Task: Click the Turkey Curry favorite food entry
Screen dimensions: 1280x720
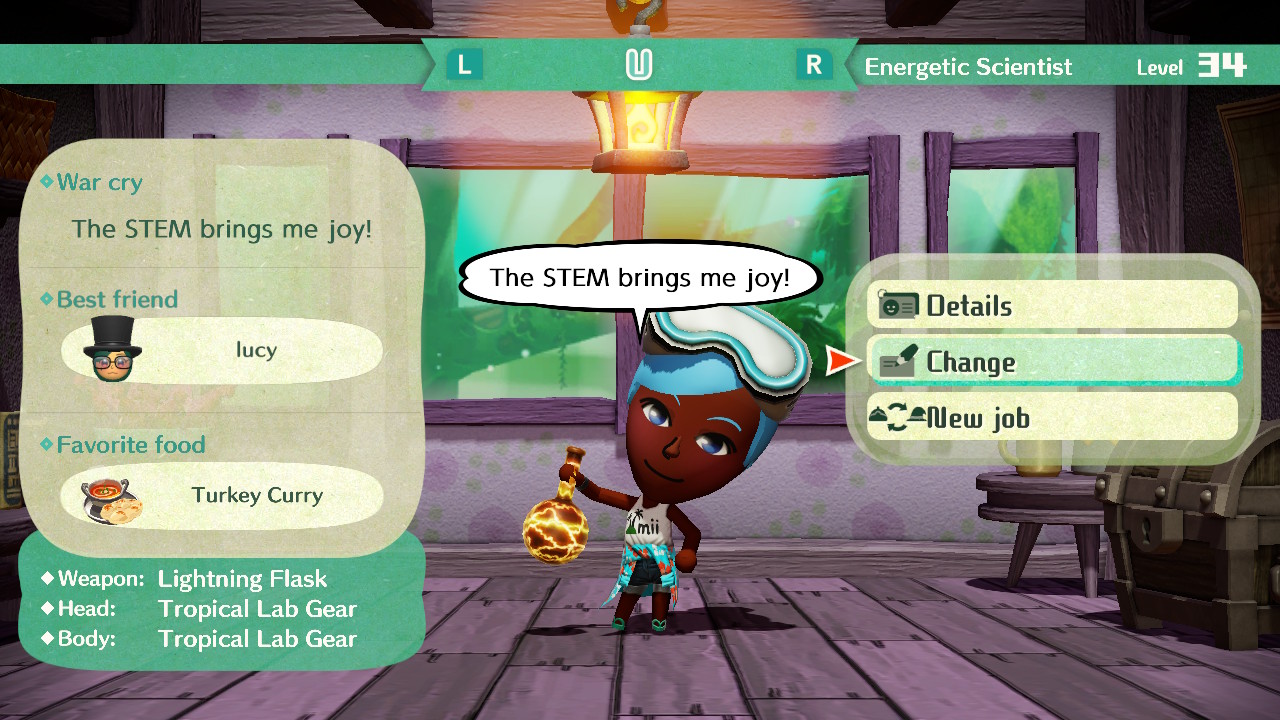Action: (x=221, y=496)
